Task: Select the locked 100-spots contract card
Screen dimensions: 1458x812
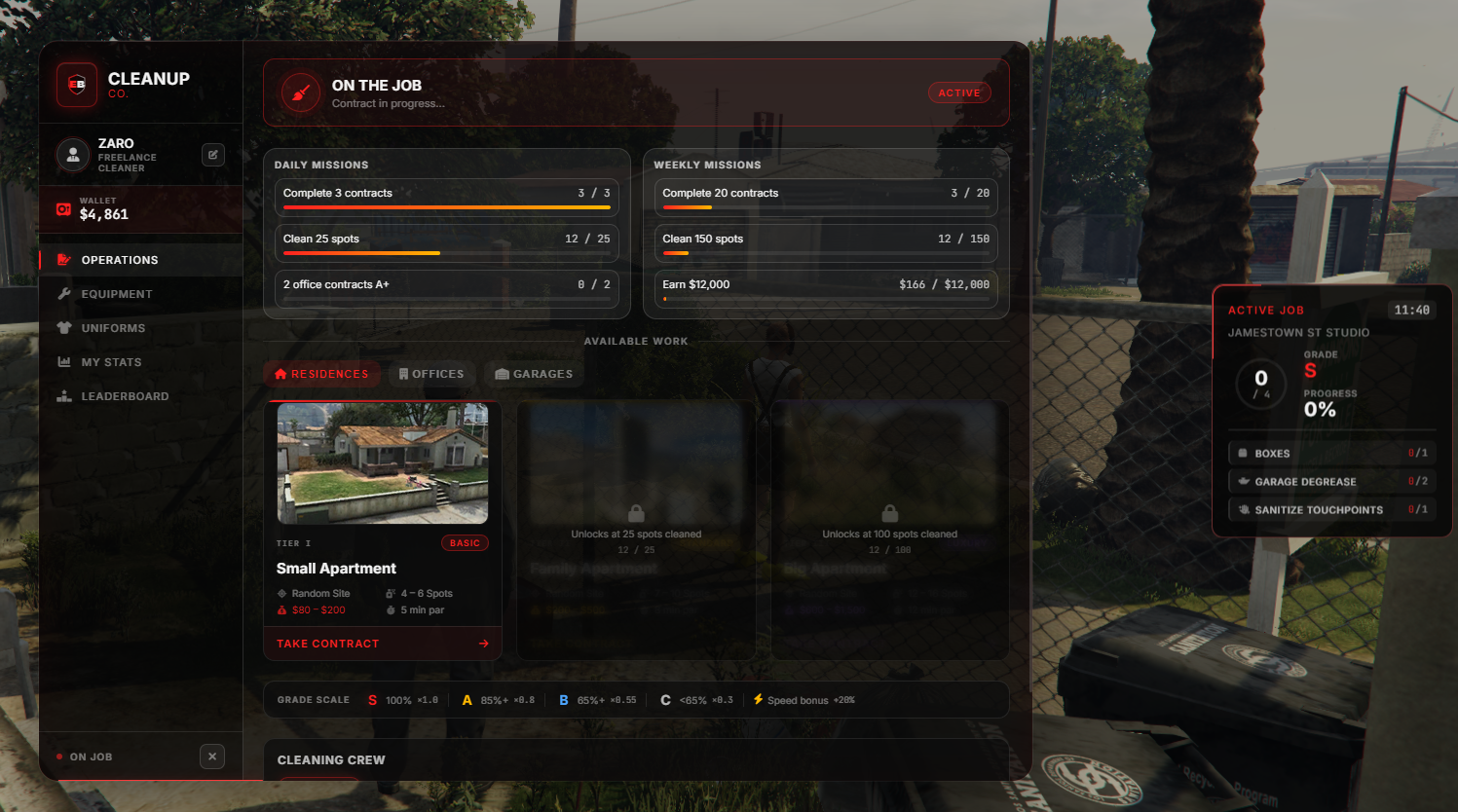Action: pyautogui.click(x=889, y=530)
